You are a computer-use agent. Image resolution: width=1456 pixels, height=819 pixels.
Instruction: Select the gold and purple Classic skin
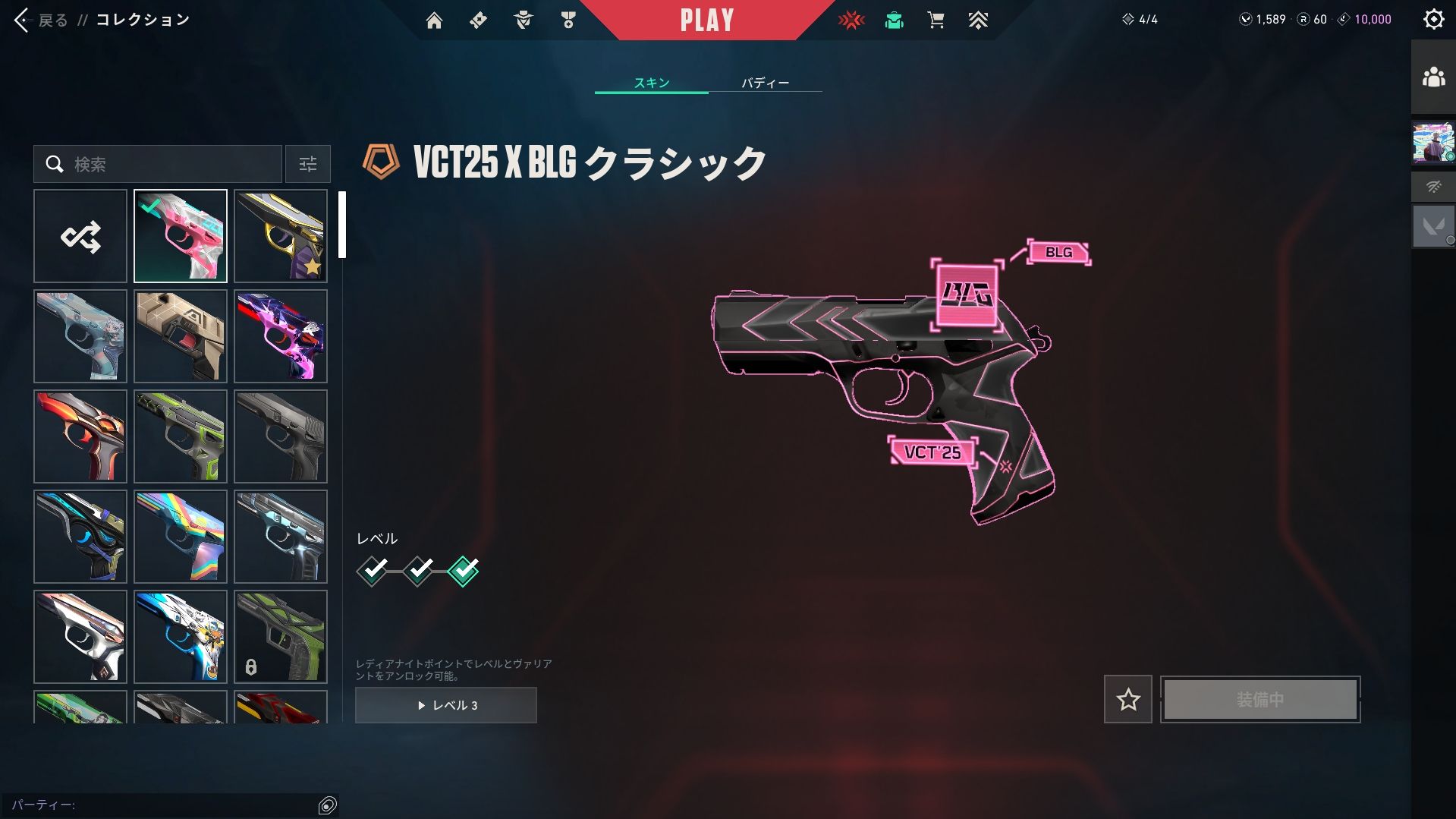[281, 236]
